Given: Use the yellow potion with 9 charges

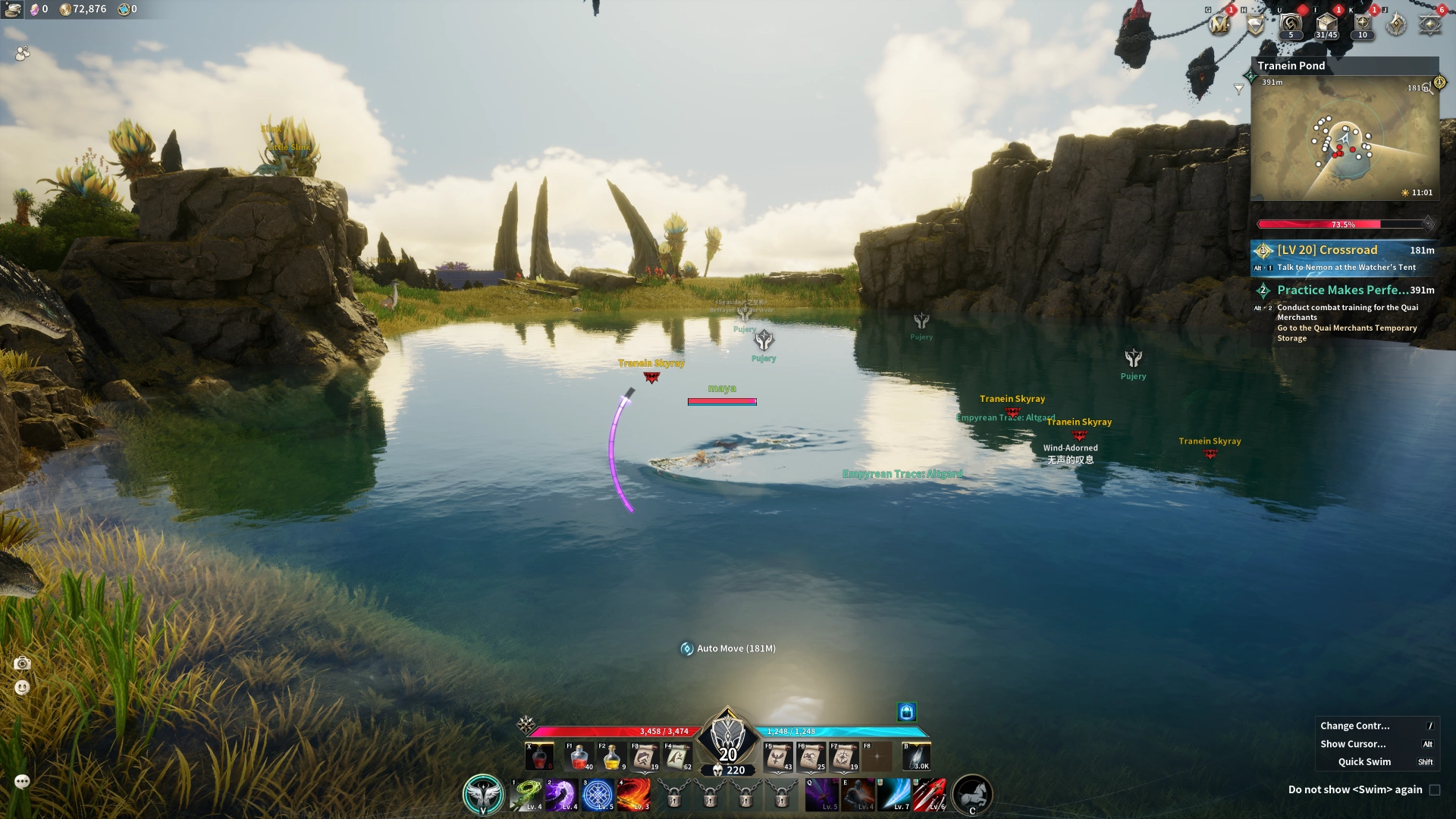Looking at the screenshot, I should click(x=612, y=757).
